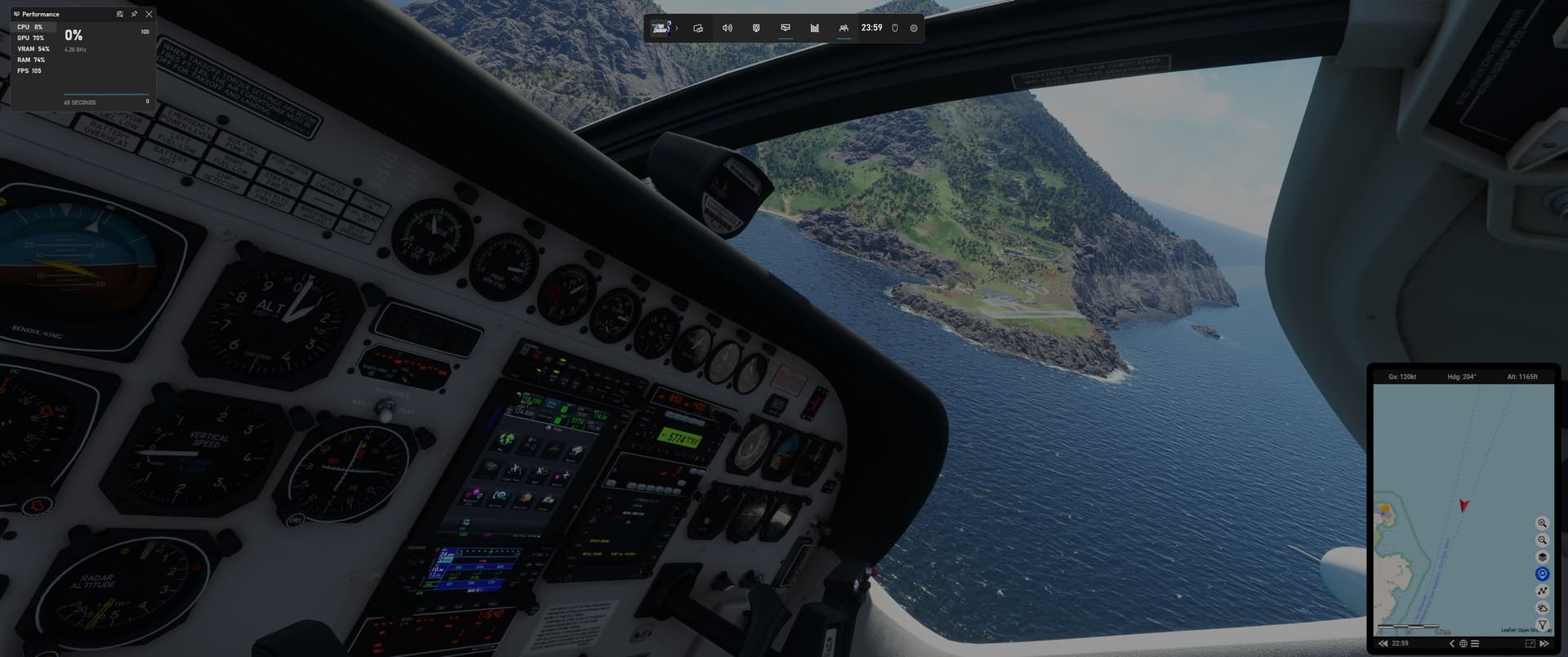This screenshot has width=1568, height=657.
Task: Pin the Performance overlay
Action: pos(134,14)
